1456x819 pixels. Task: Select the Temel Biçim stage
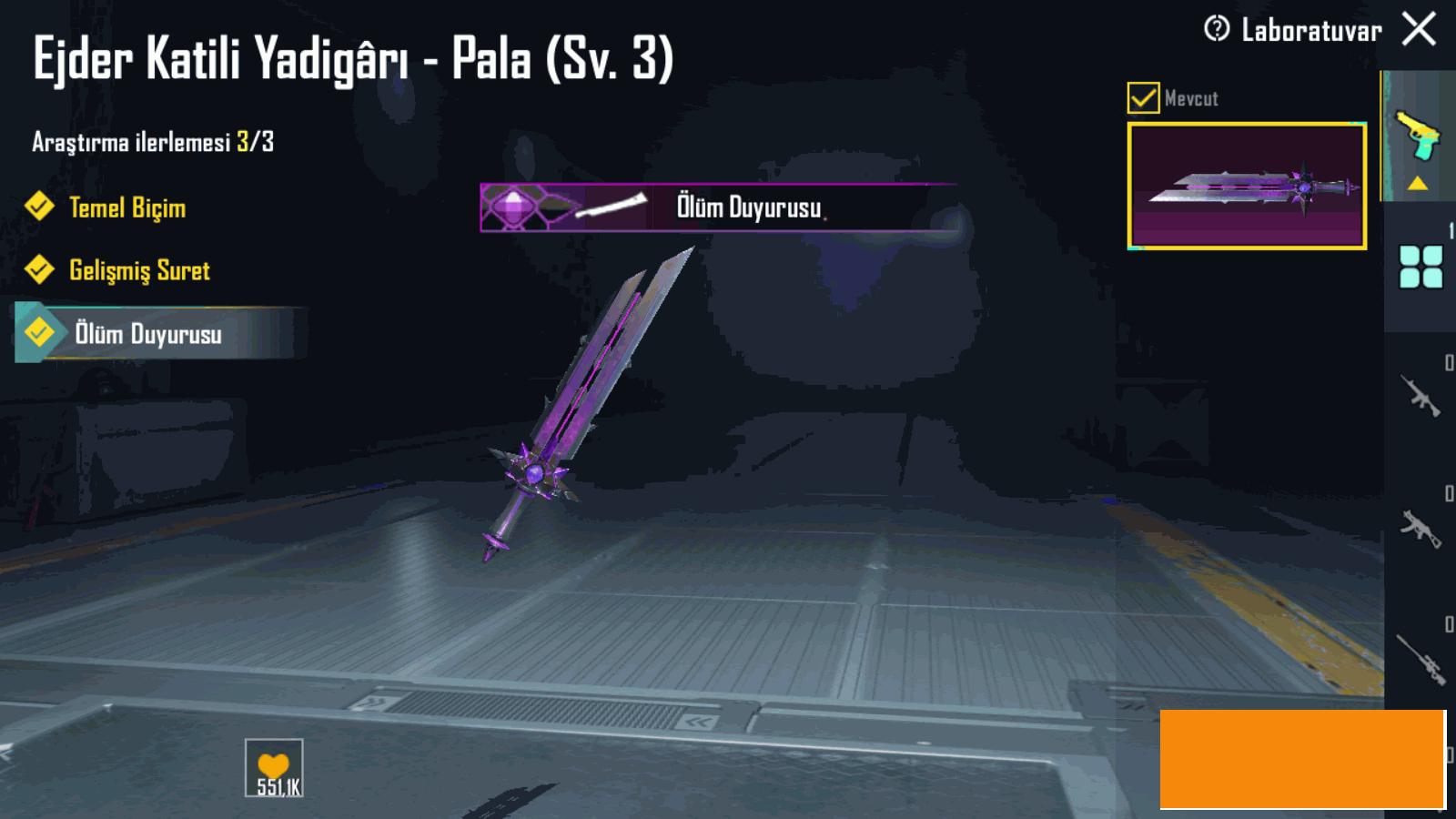126,207
